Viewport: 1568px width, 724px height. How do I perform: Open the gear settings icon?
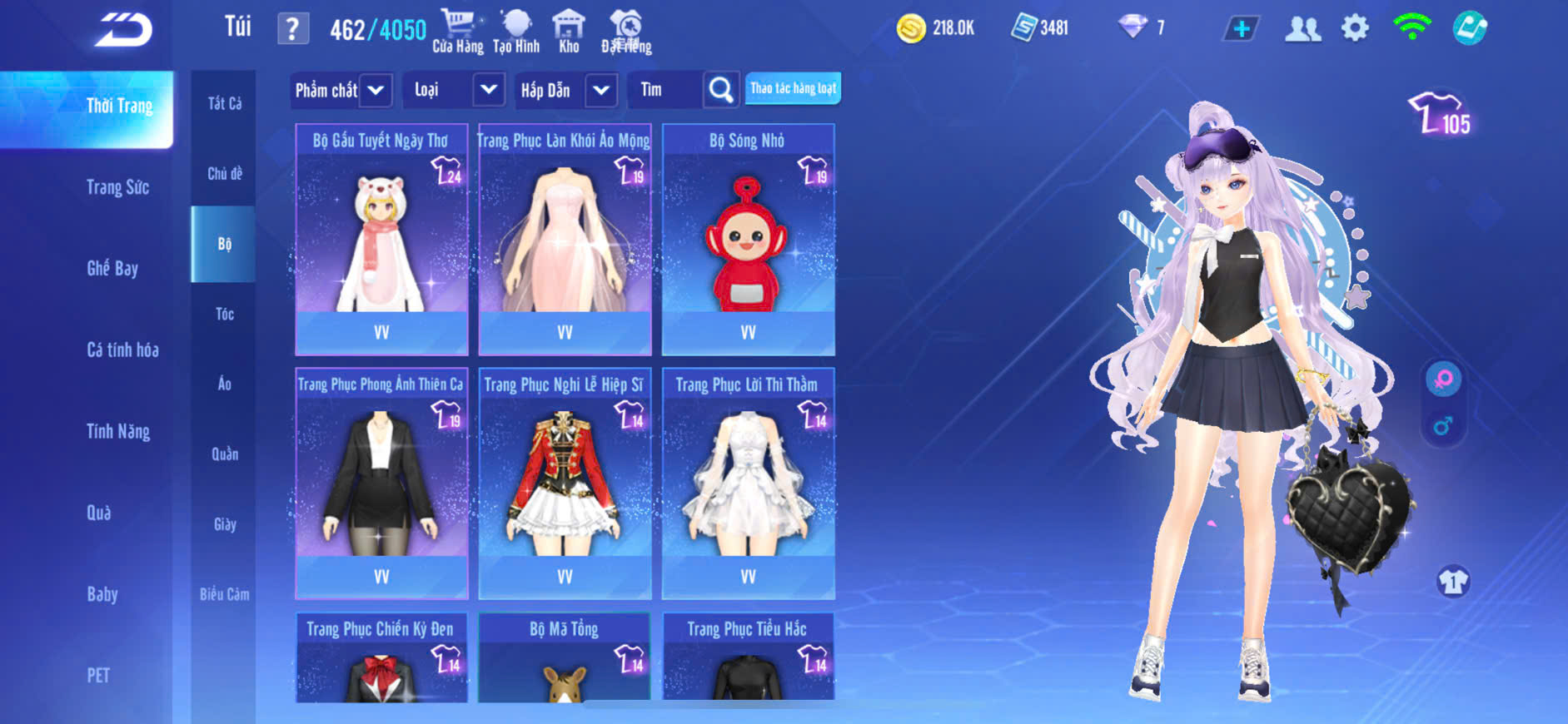click(1355, 28)
